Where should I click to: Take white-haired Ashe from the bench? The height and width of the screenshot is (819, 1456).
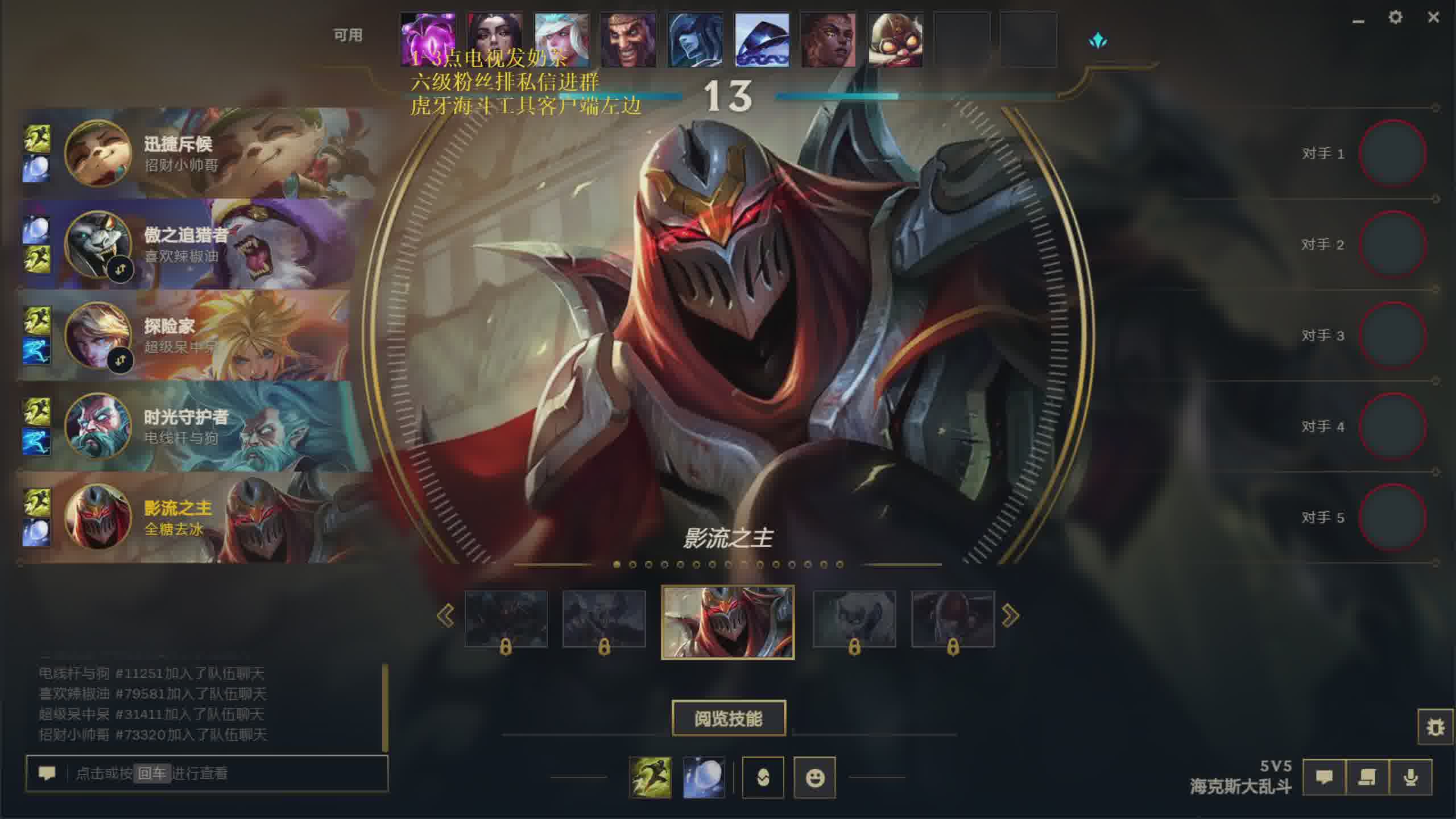click(562, 40)
